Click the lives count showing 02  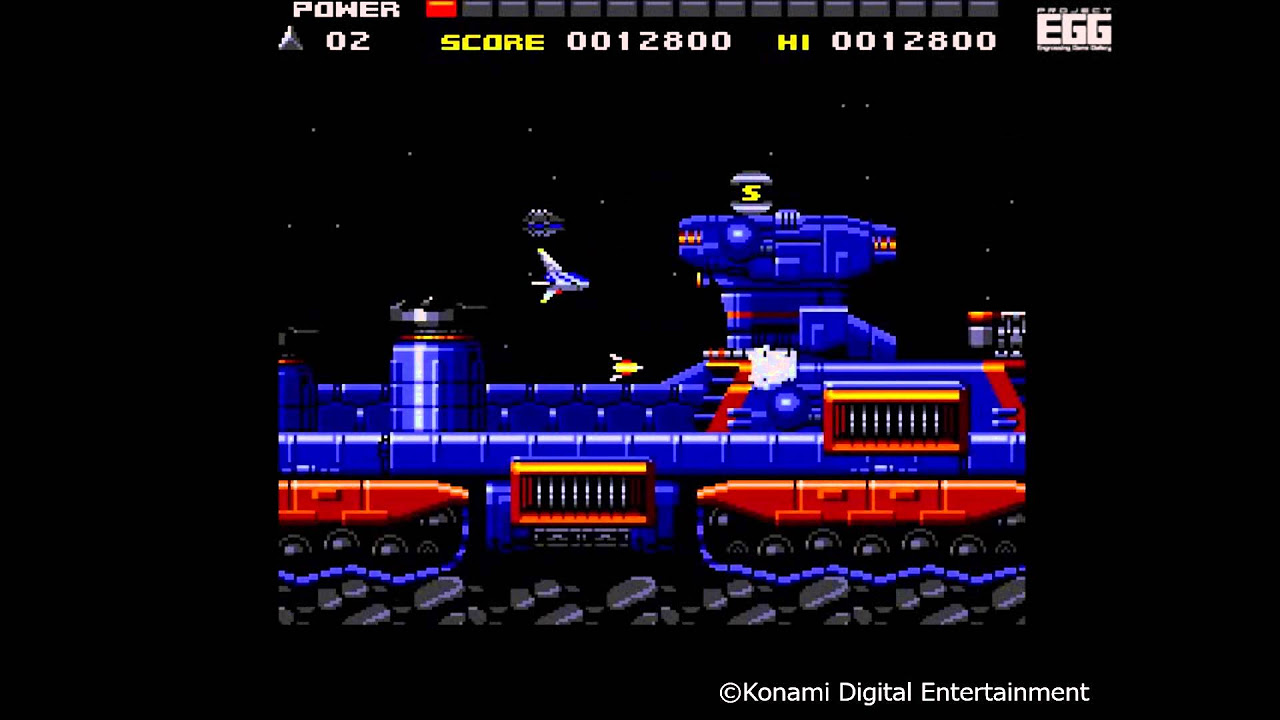(349, 41)
